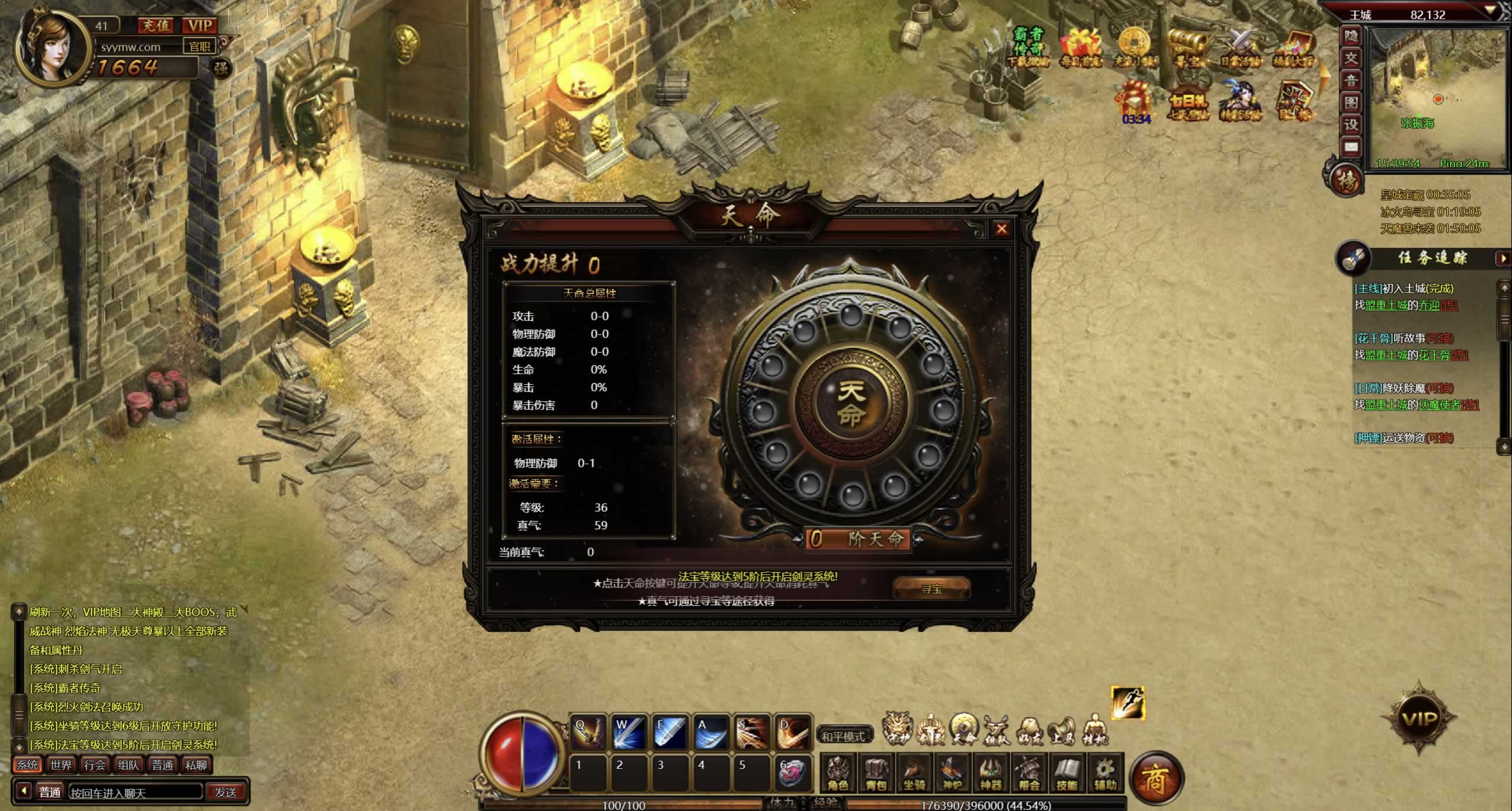This screenshot has height=811, width=1512.
Task: Open settings with the 设 button
Action: pyautogui.click(x=1351, y=124)
